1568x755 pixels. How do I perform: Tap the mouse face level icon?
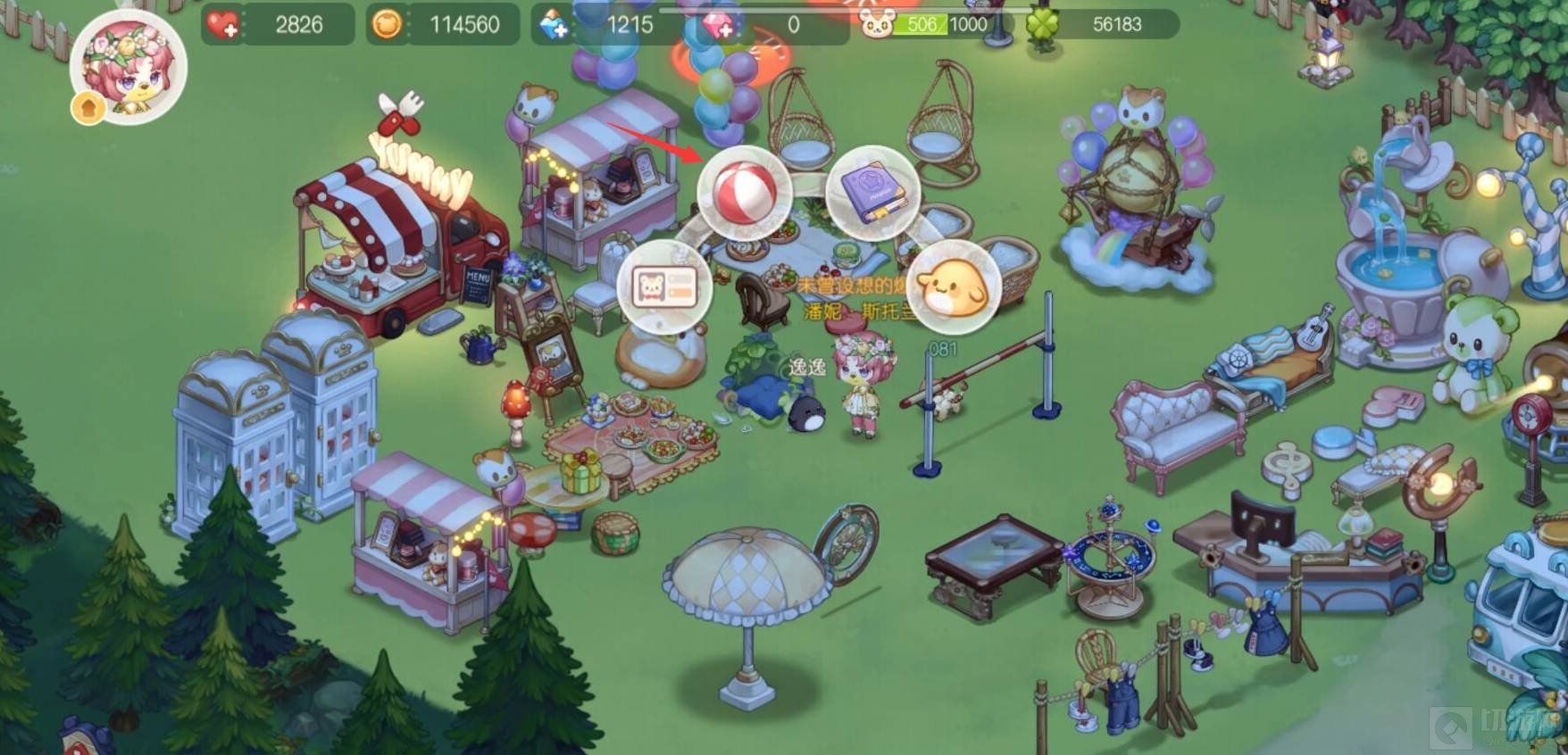(x=877, y=24)
